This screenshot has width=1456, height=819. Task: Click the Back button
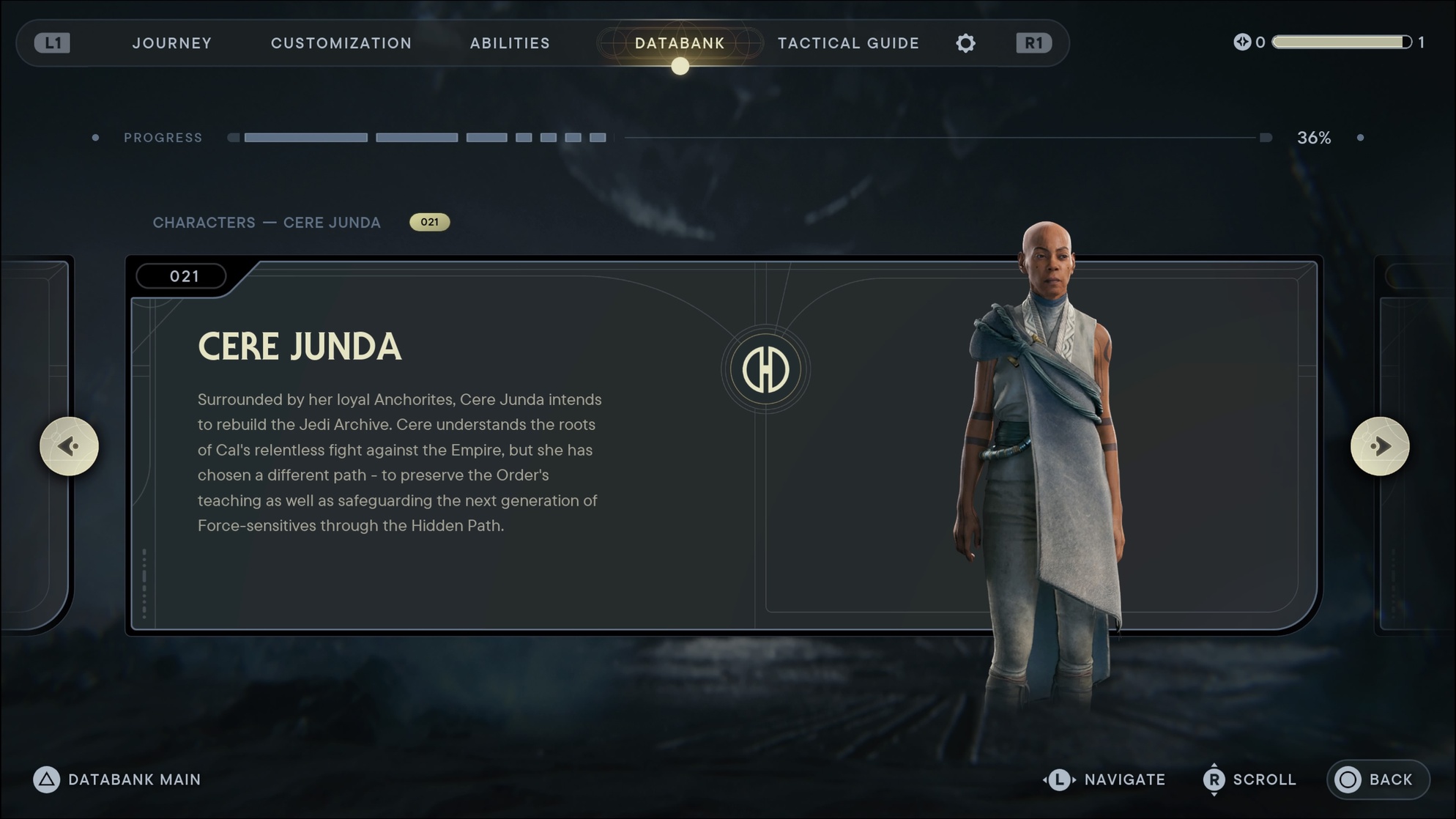(x=1377, y=779)
